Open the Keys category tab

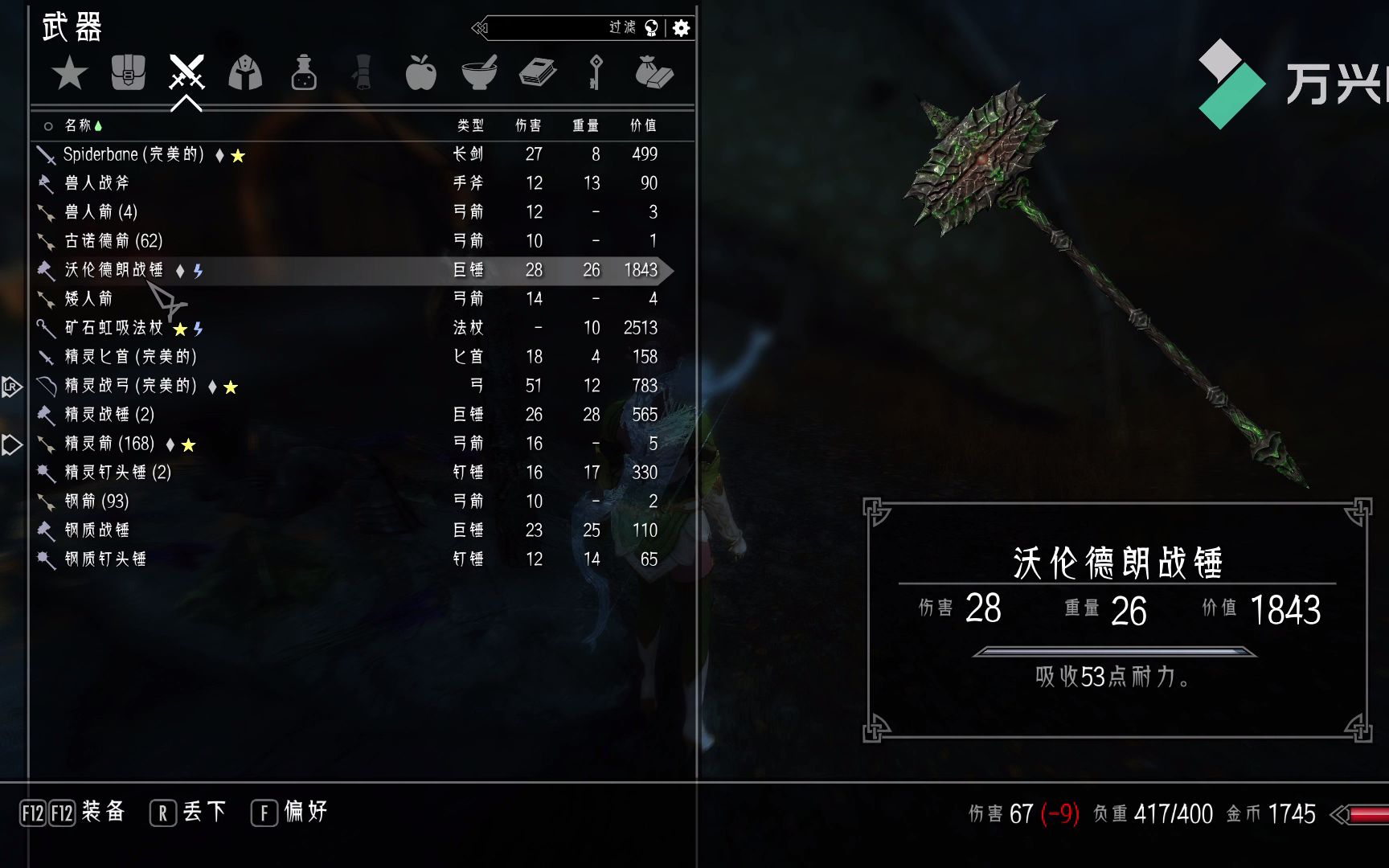(x=596, y=73)
